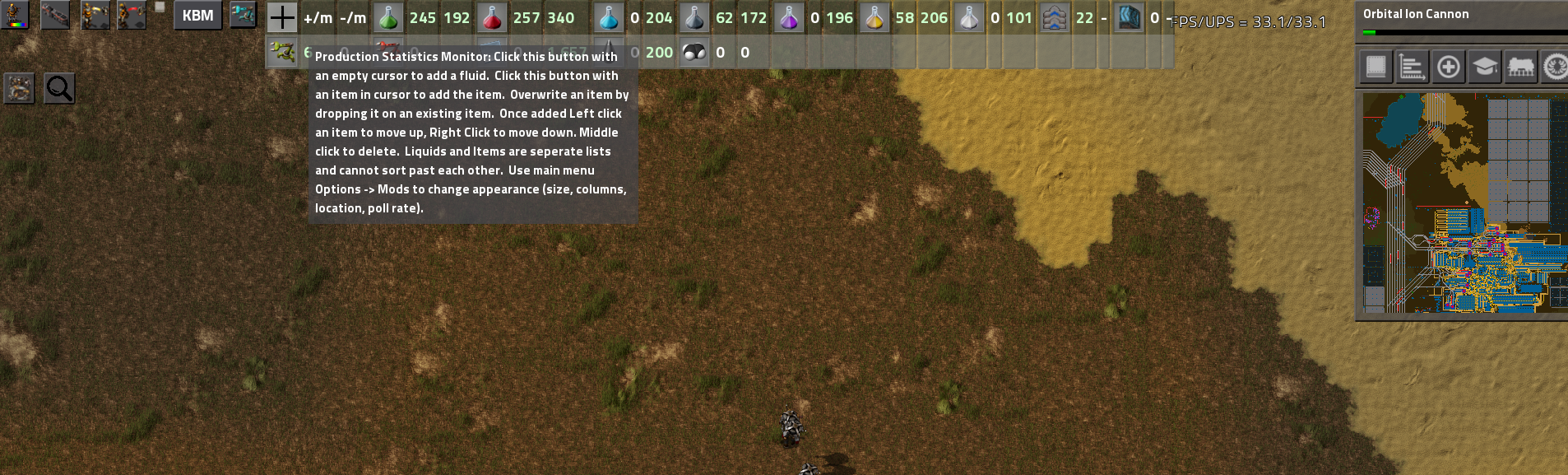Select the blue science pack monitor entry
The image size is (1568, 475).
(609, 17)
